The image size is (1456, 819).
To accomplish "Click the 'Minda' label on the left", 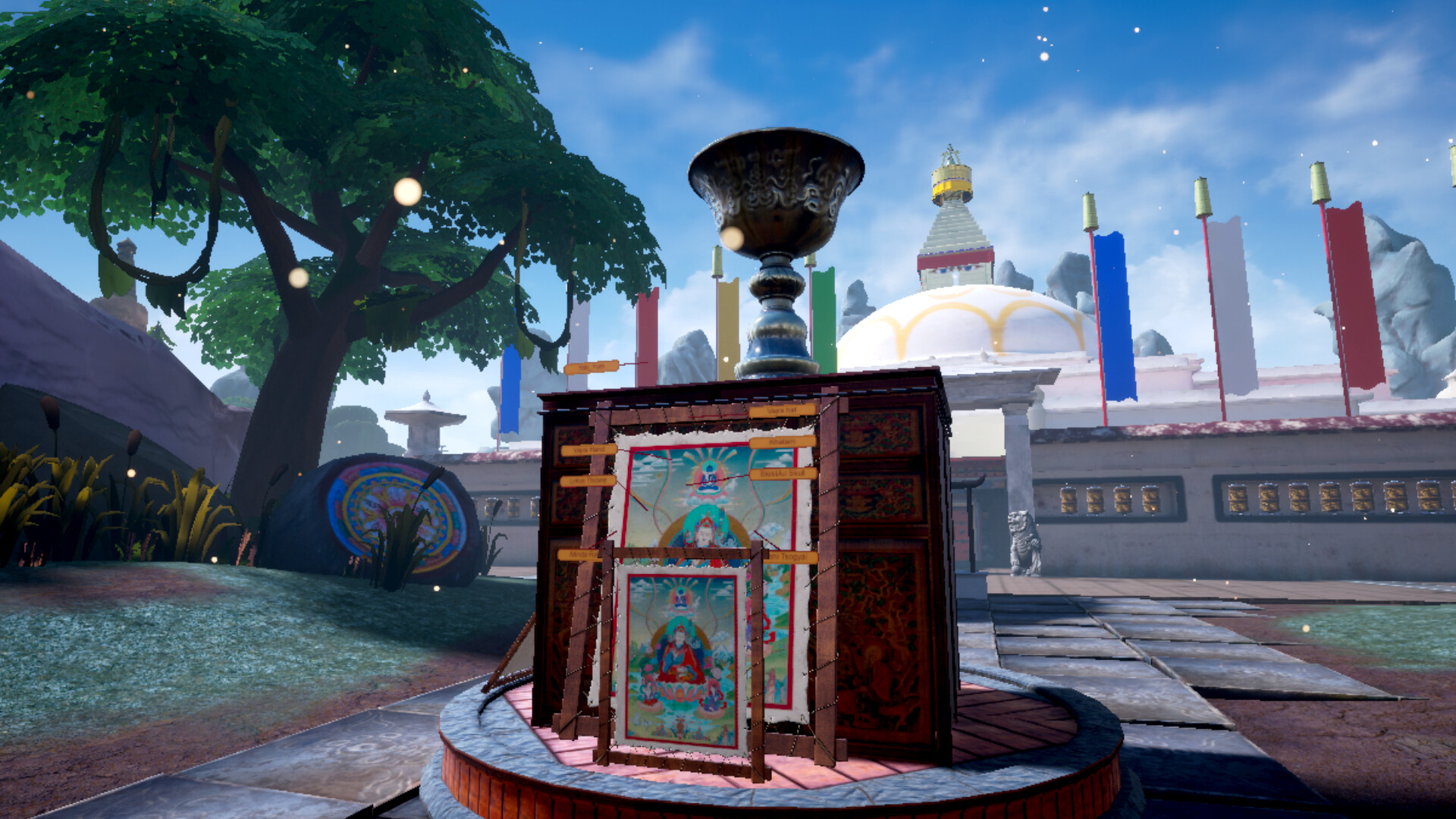I will click(x=579, y=555).
